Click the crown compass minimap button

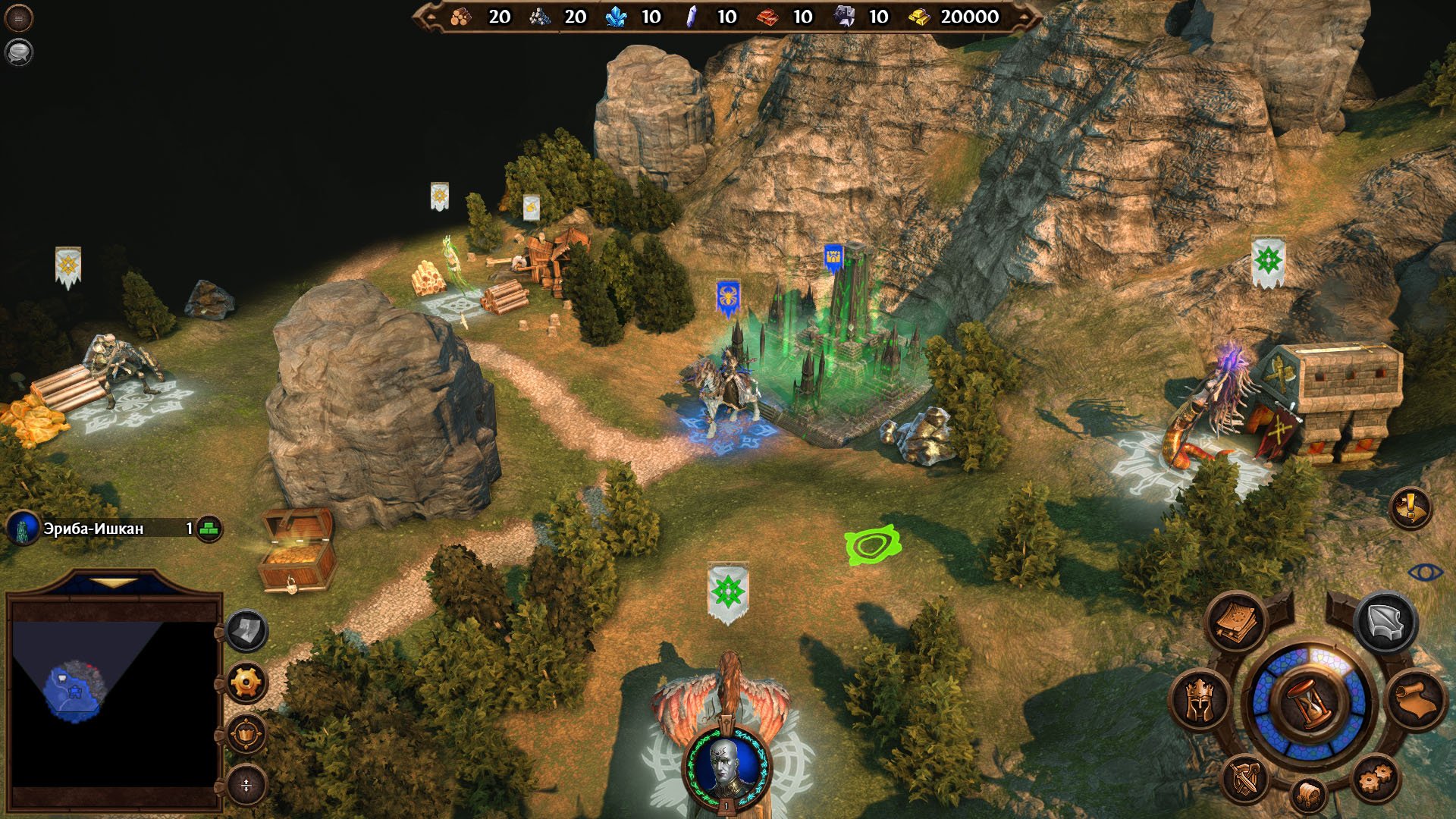pyautogui.click(x=246, y=733)
